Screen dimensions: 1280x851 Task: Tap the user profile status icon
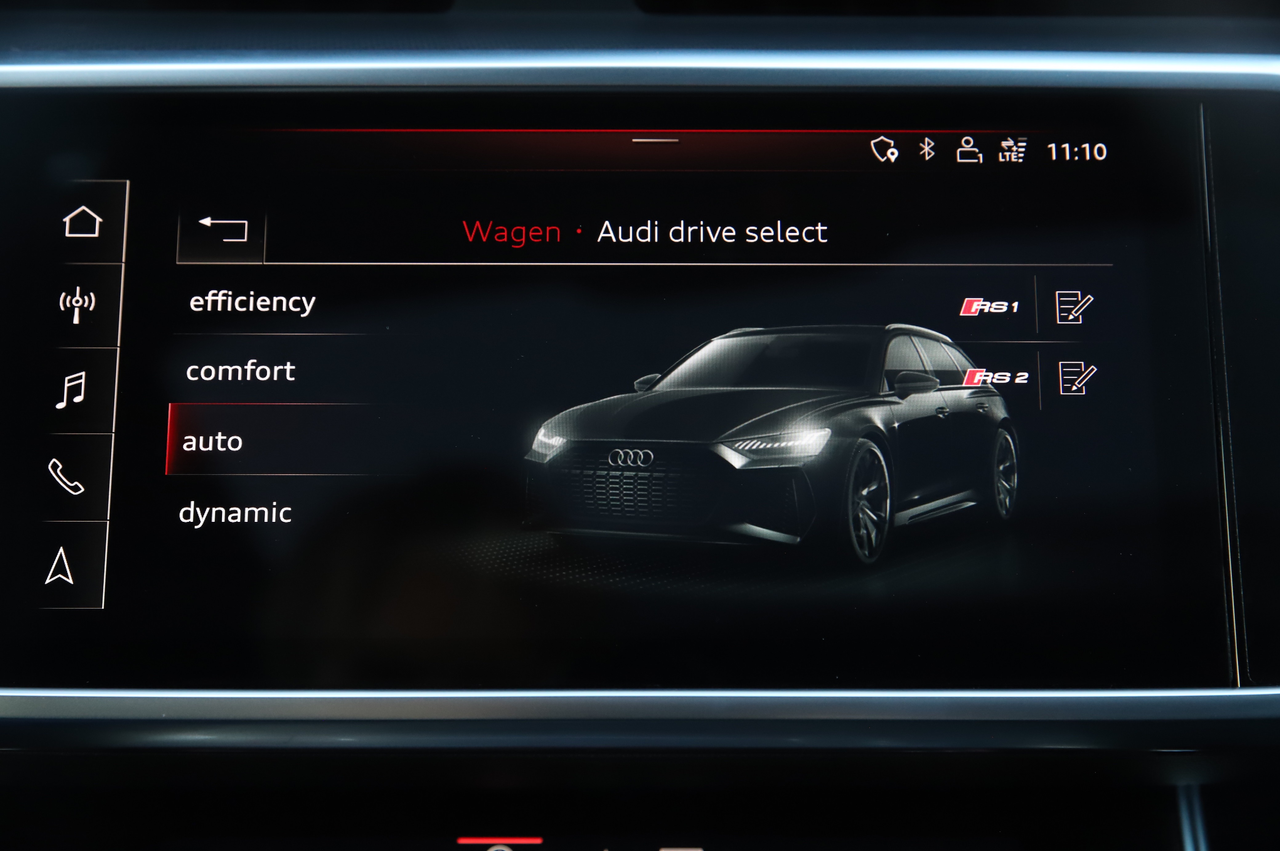[x=968, y=150]
